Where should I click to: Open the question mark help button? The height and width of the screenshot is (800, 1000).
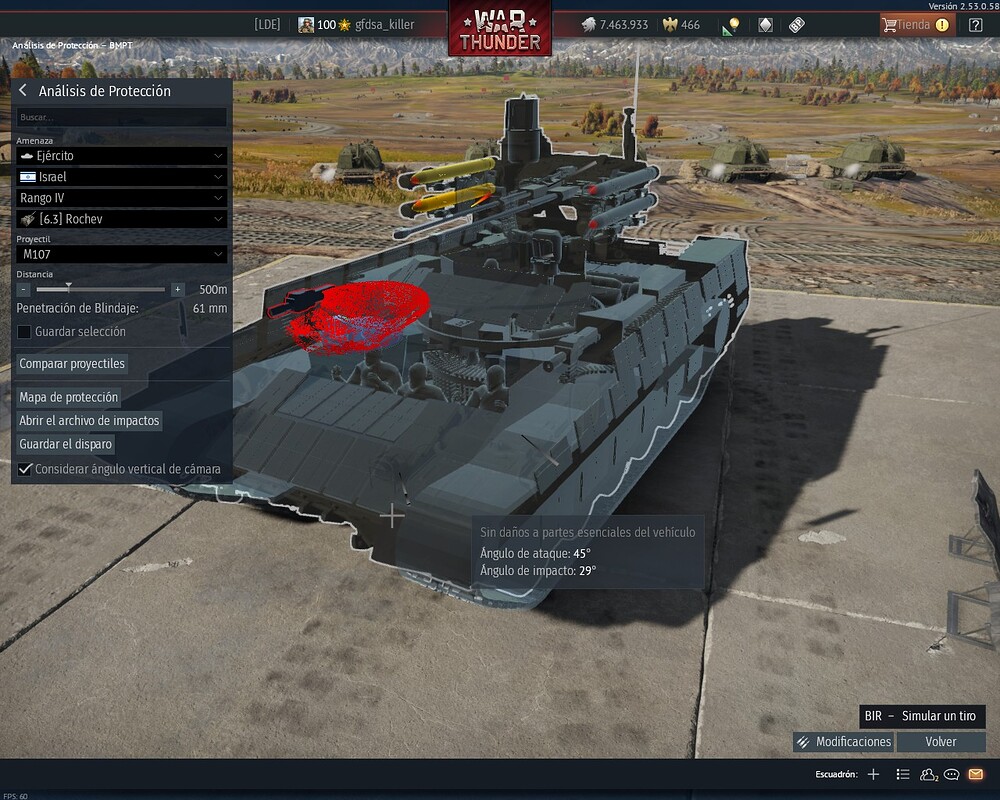pyautogui.click(x=976, y=25)
